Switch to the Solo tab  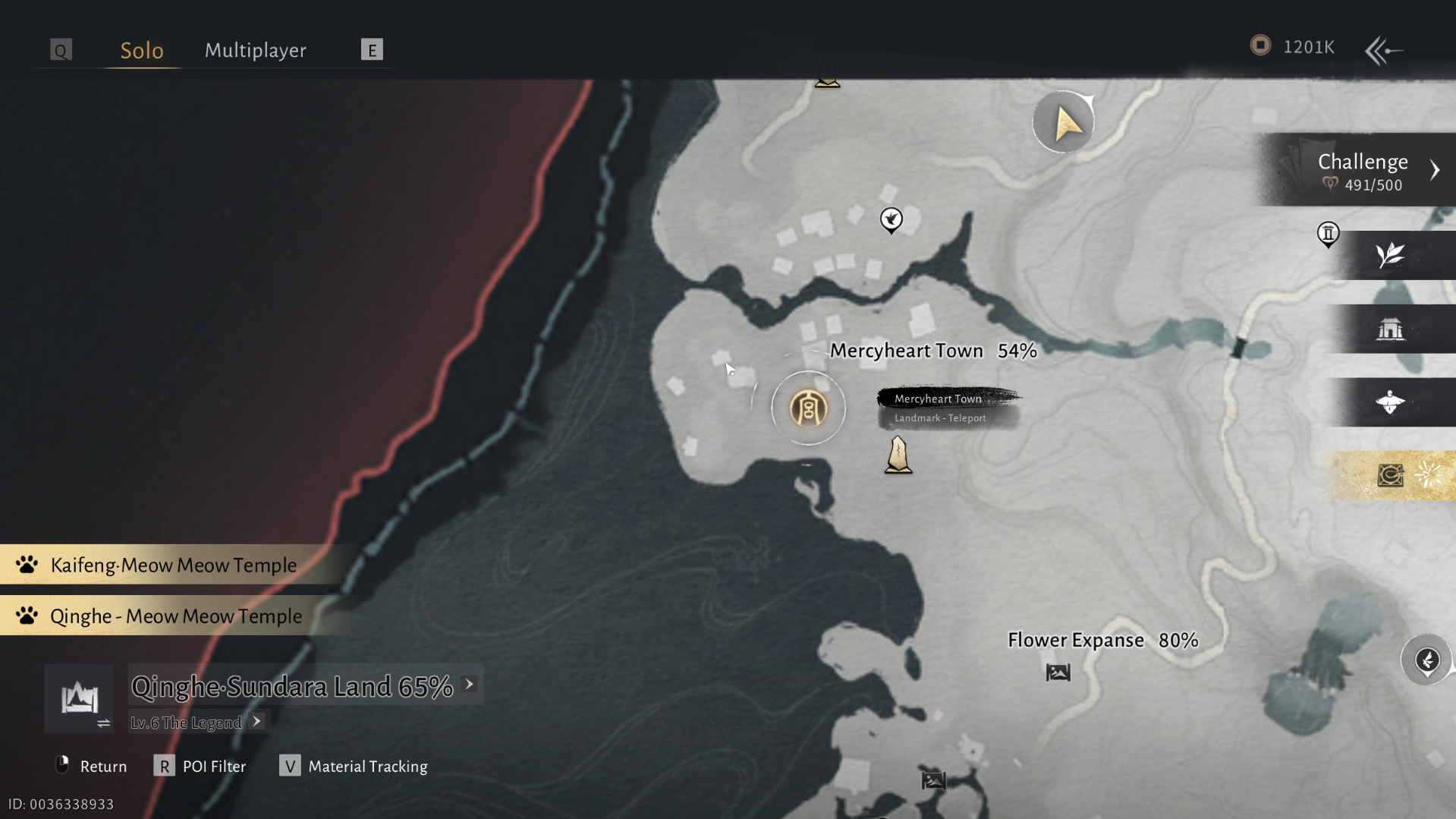(x=142, y=50)
